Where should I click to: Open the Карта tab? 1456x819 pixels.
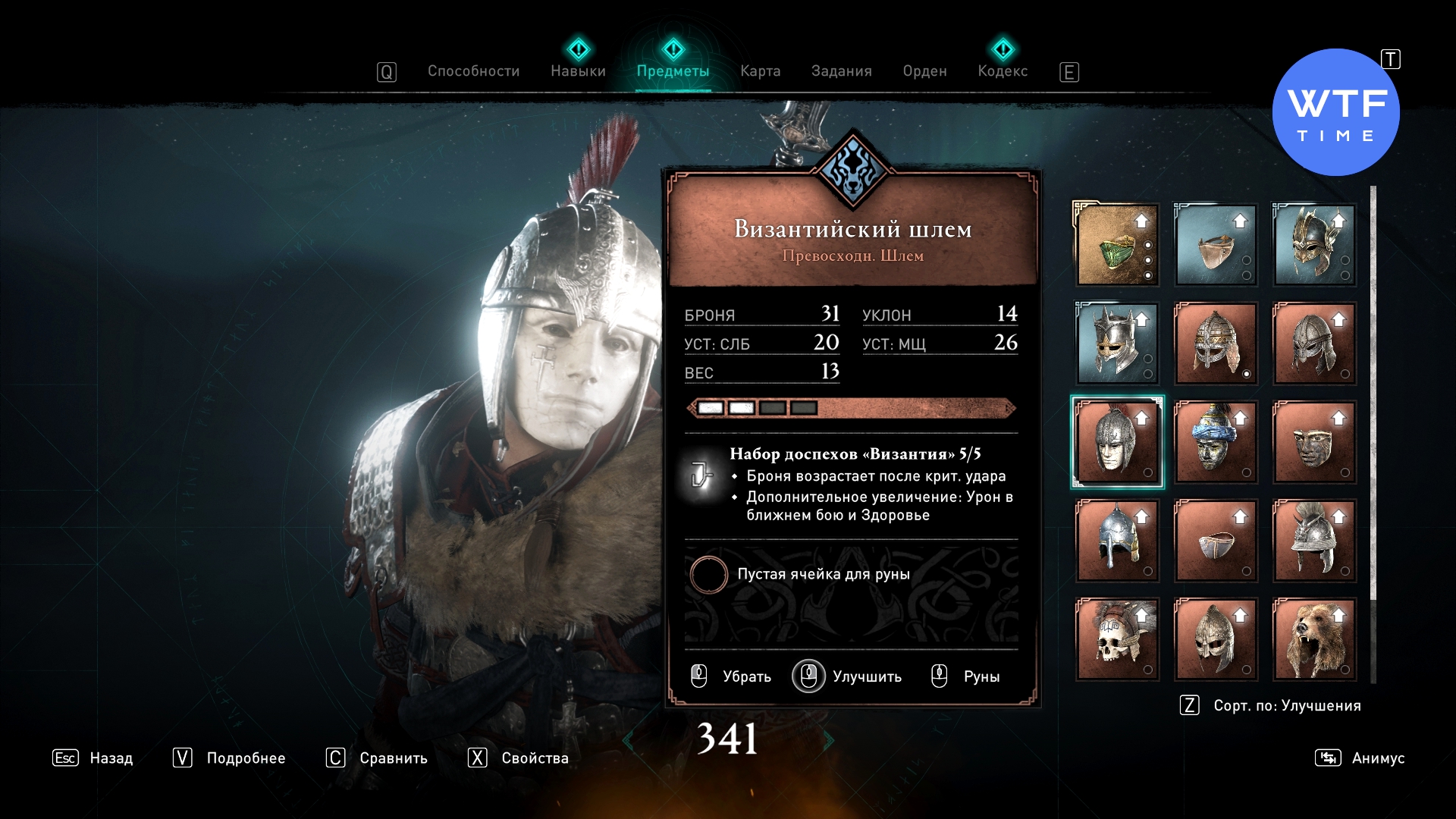760,71
